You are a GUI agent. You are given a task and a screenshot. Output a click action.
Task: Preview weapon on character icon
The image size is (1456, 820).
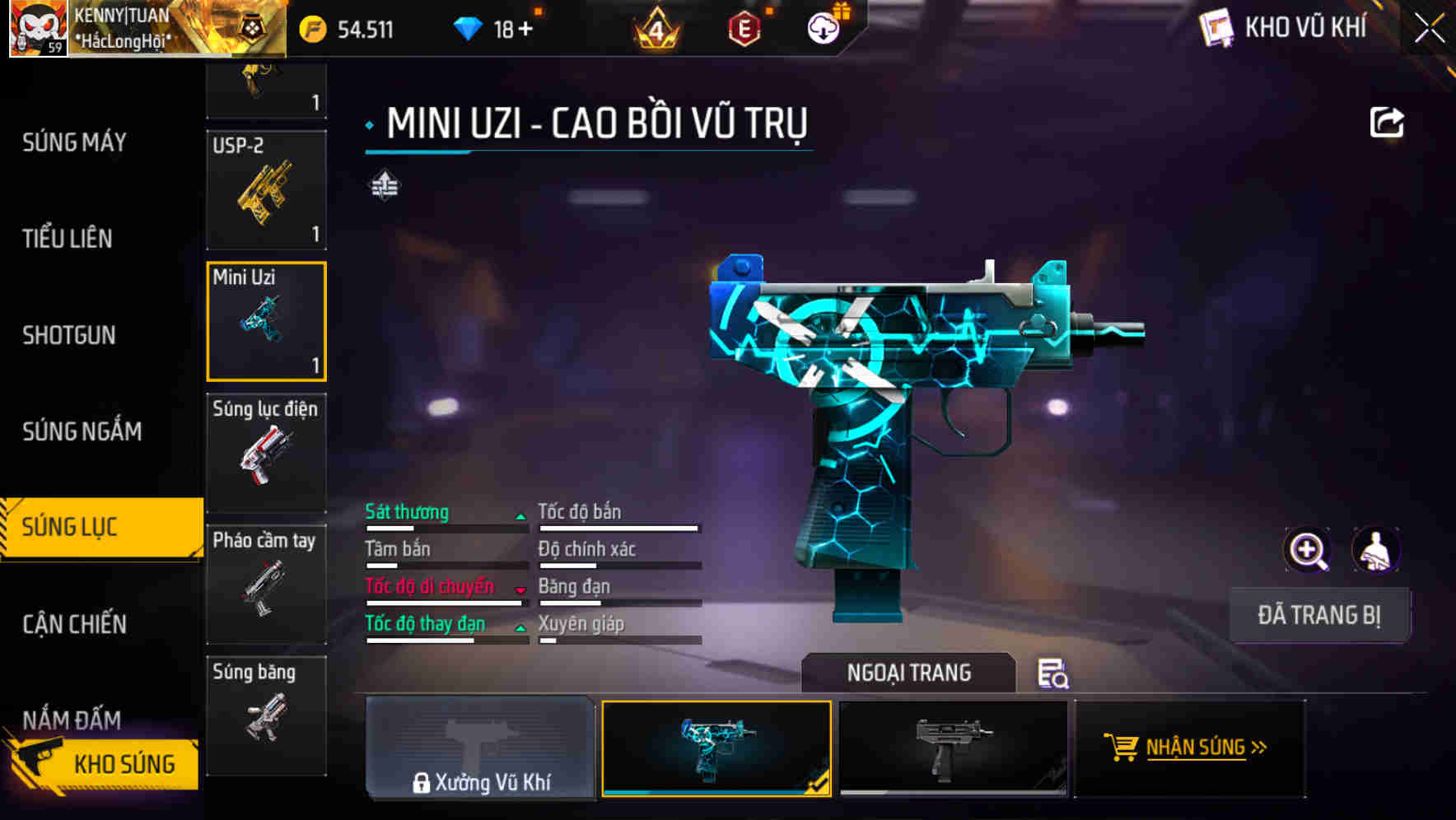[x=1376, y=550]
